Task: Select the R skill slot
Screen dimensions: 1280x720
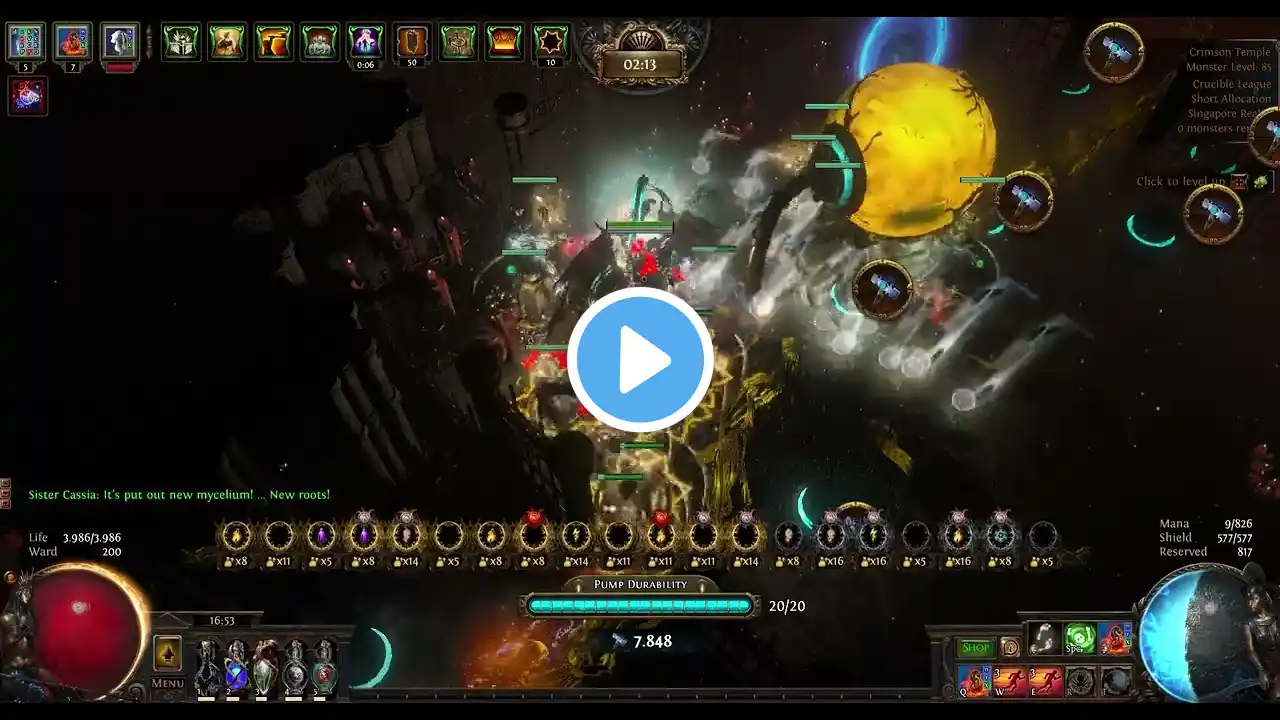Action: click(1079, 681)
